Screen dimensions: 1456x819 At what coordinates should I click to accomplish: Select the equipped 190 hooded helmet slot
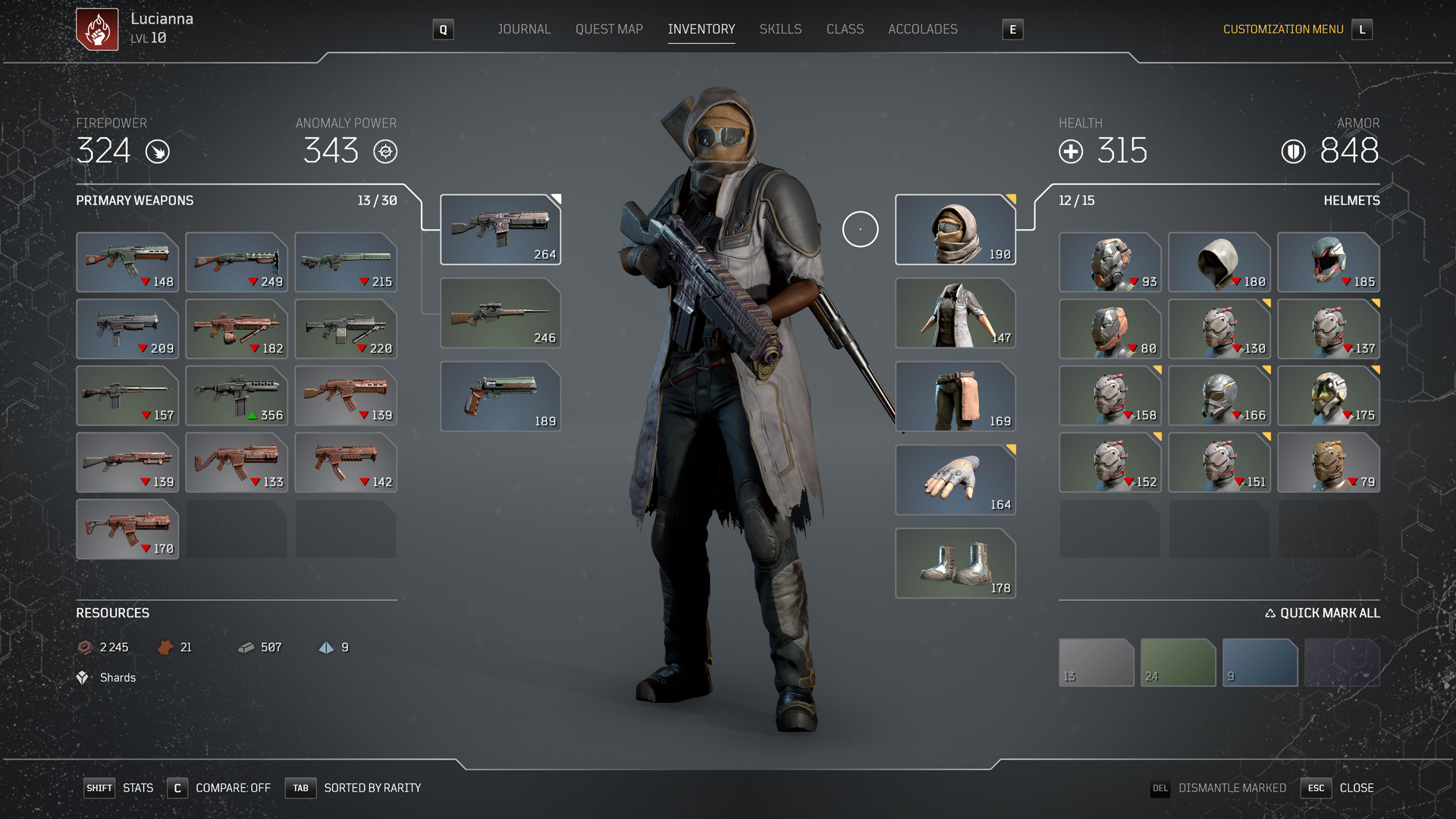(955, 230)
